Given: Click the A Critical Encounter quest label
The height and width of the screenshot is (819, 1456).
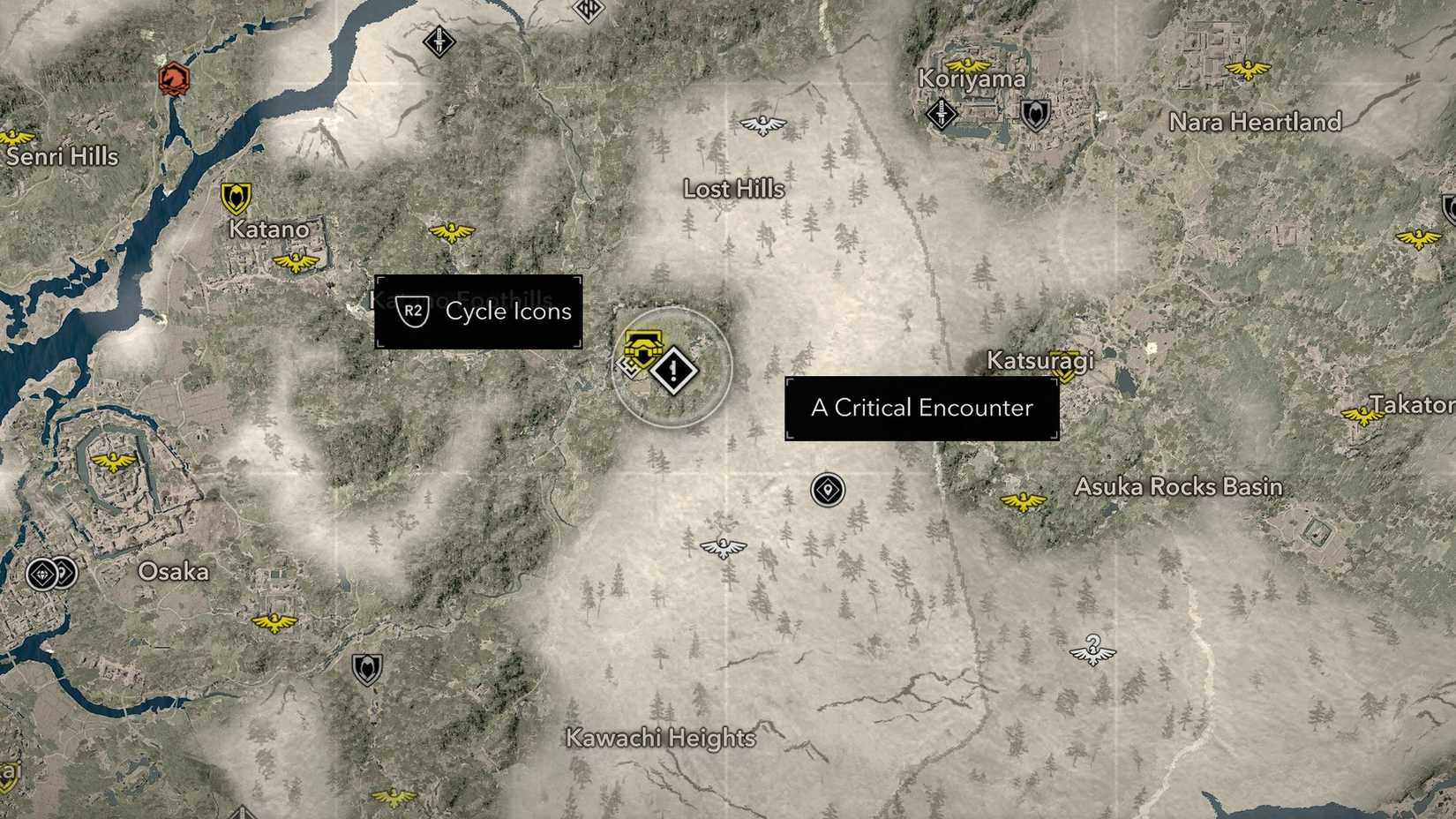Looking at the screenshot, I should pos(921,408).
